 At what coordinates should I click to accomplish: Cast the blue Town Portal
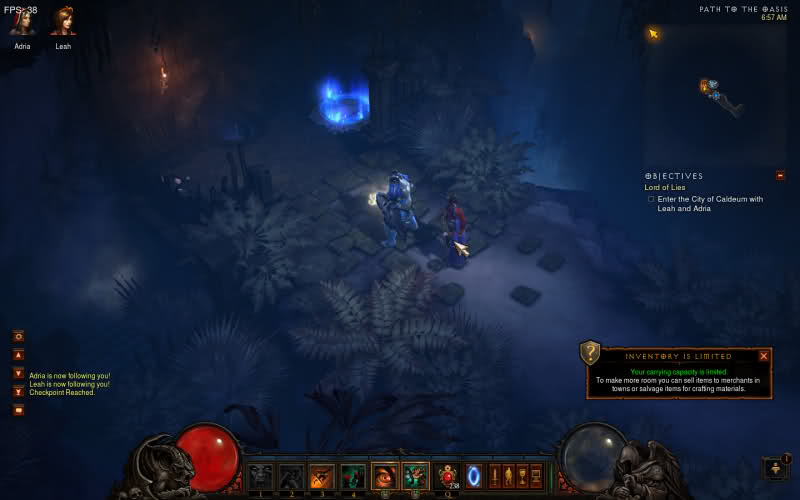(x=474, y=476)
